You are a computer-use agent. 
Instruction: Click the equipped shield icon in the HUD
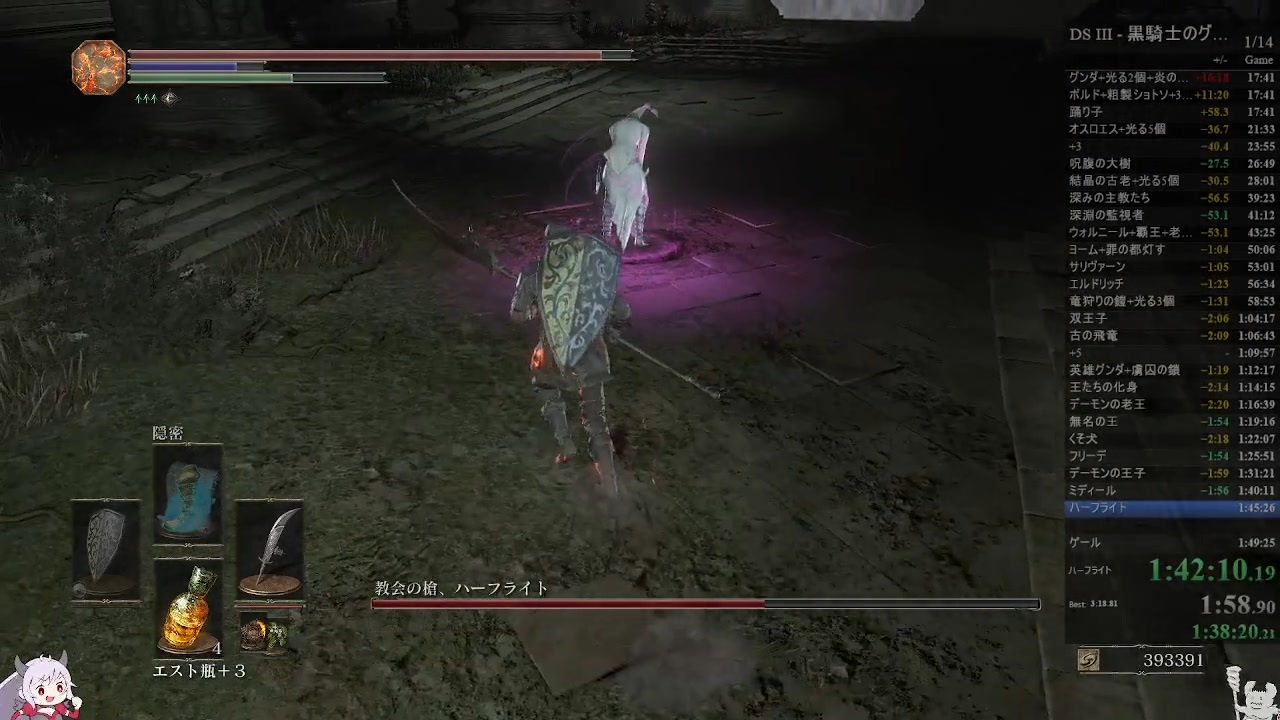[x=103, y=542]
